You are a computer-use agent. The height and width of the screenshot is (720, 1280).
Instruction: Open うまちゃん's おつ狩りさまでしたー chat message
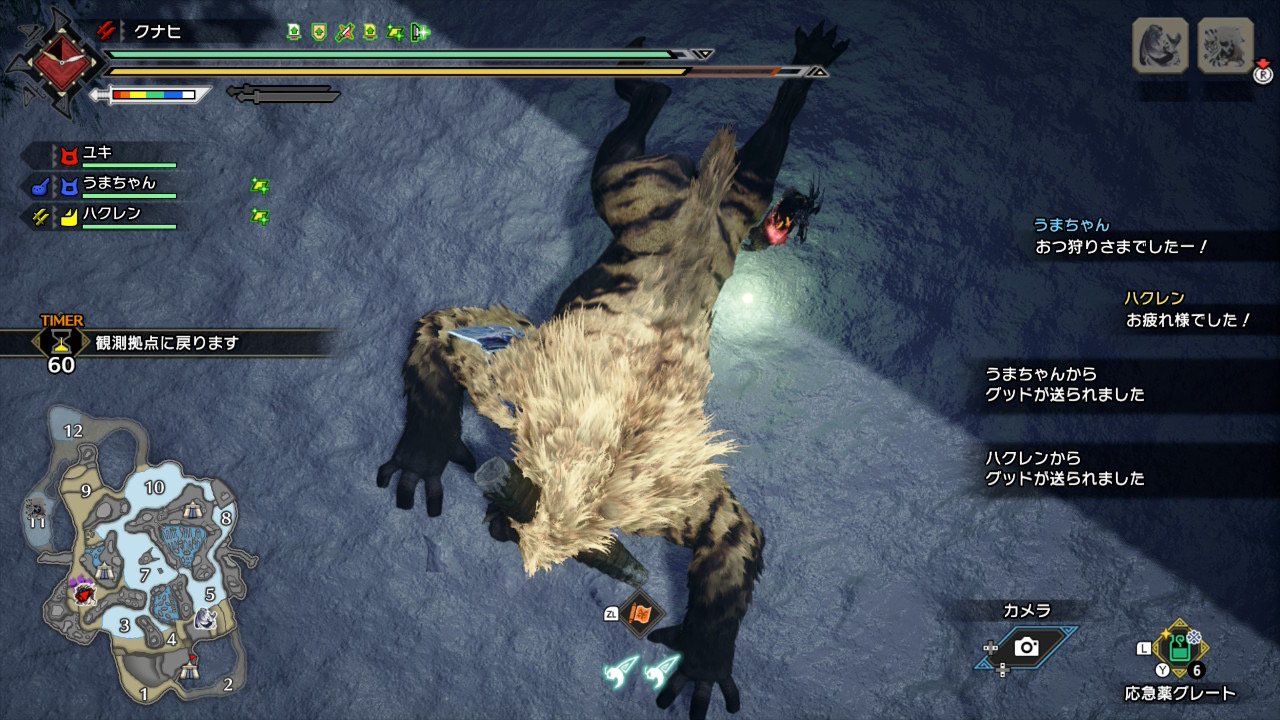[x=1122, y=246]
